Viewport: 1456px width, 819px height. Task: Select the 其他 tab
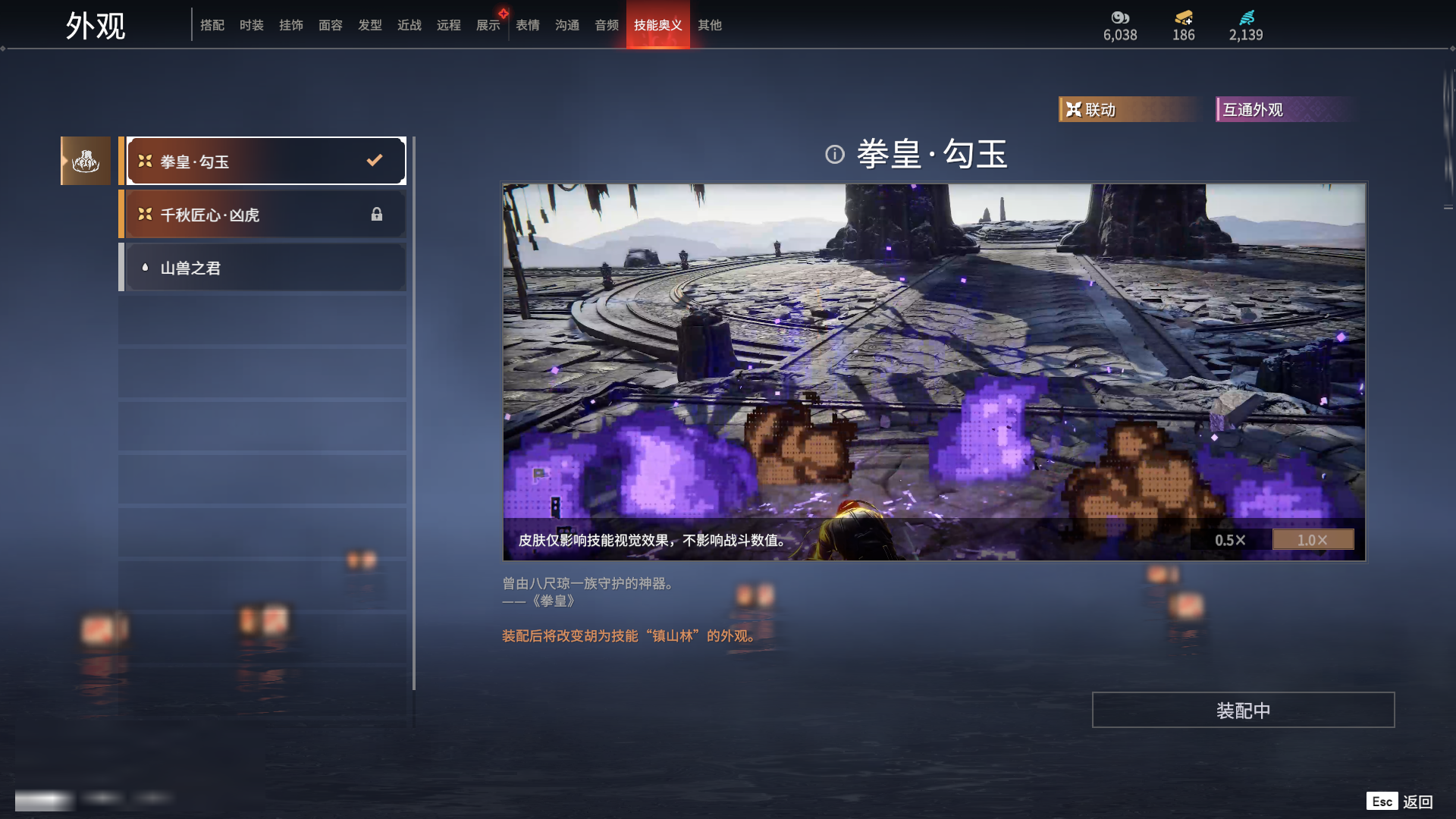click(x=710, y=25)
